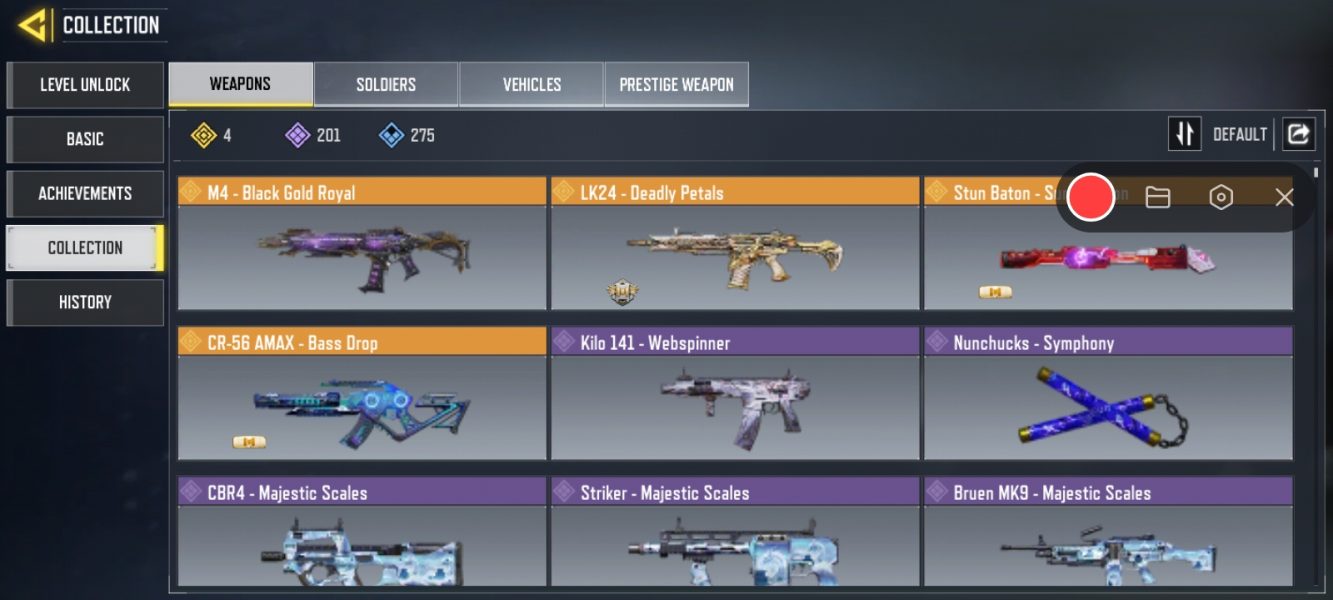Choose the Kilo 141 - Webspinner card
Image resolution: width=1333 pixels, height=600 pixels.
click(735, 395)
